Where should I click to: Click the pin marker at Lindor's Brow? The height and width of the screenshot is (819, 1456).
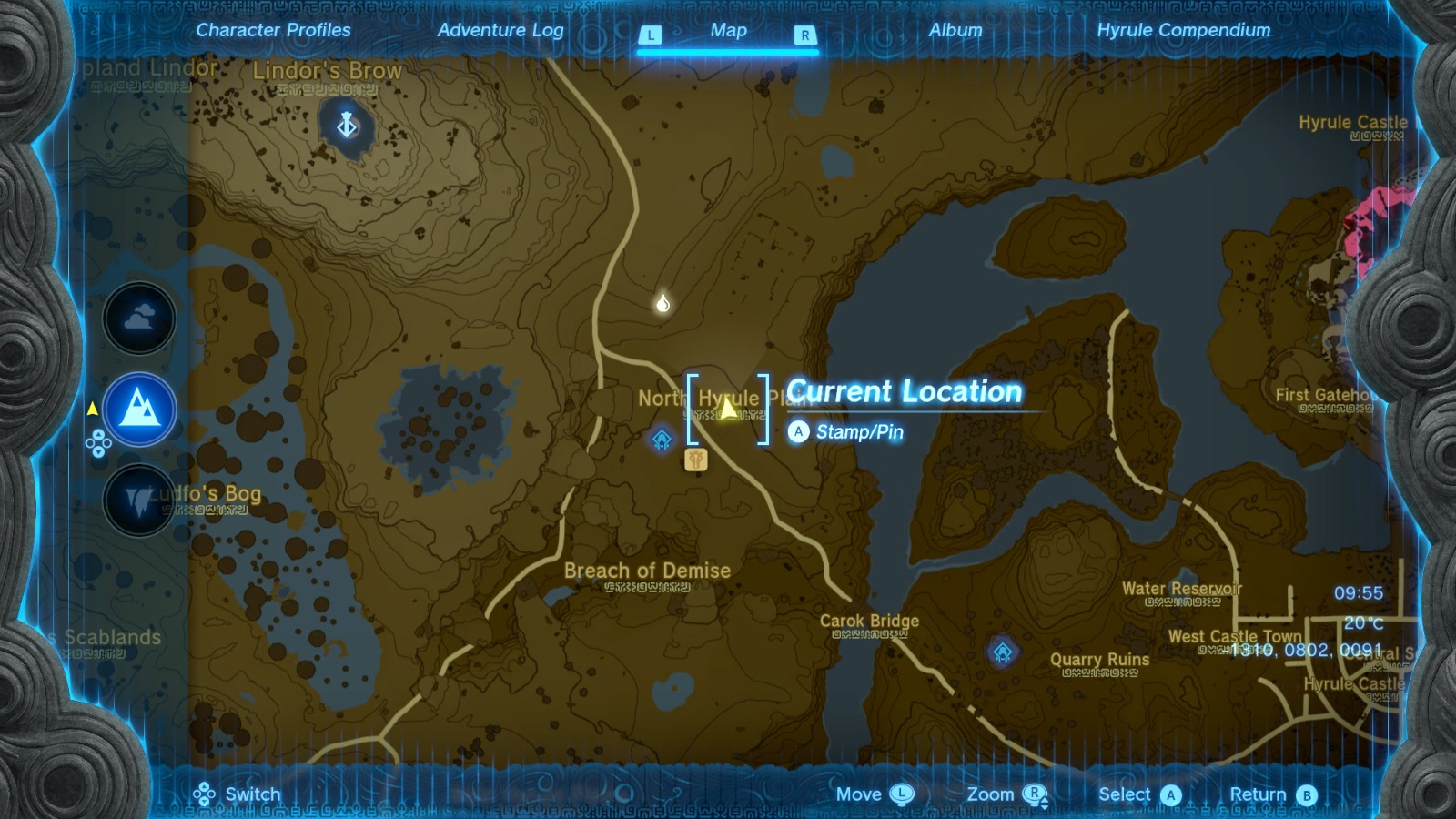coord(345,125)
